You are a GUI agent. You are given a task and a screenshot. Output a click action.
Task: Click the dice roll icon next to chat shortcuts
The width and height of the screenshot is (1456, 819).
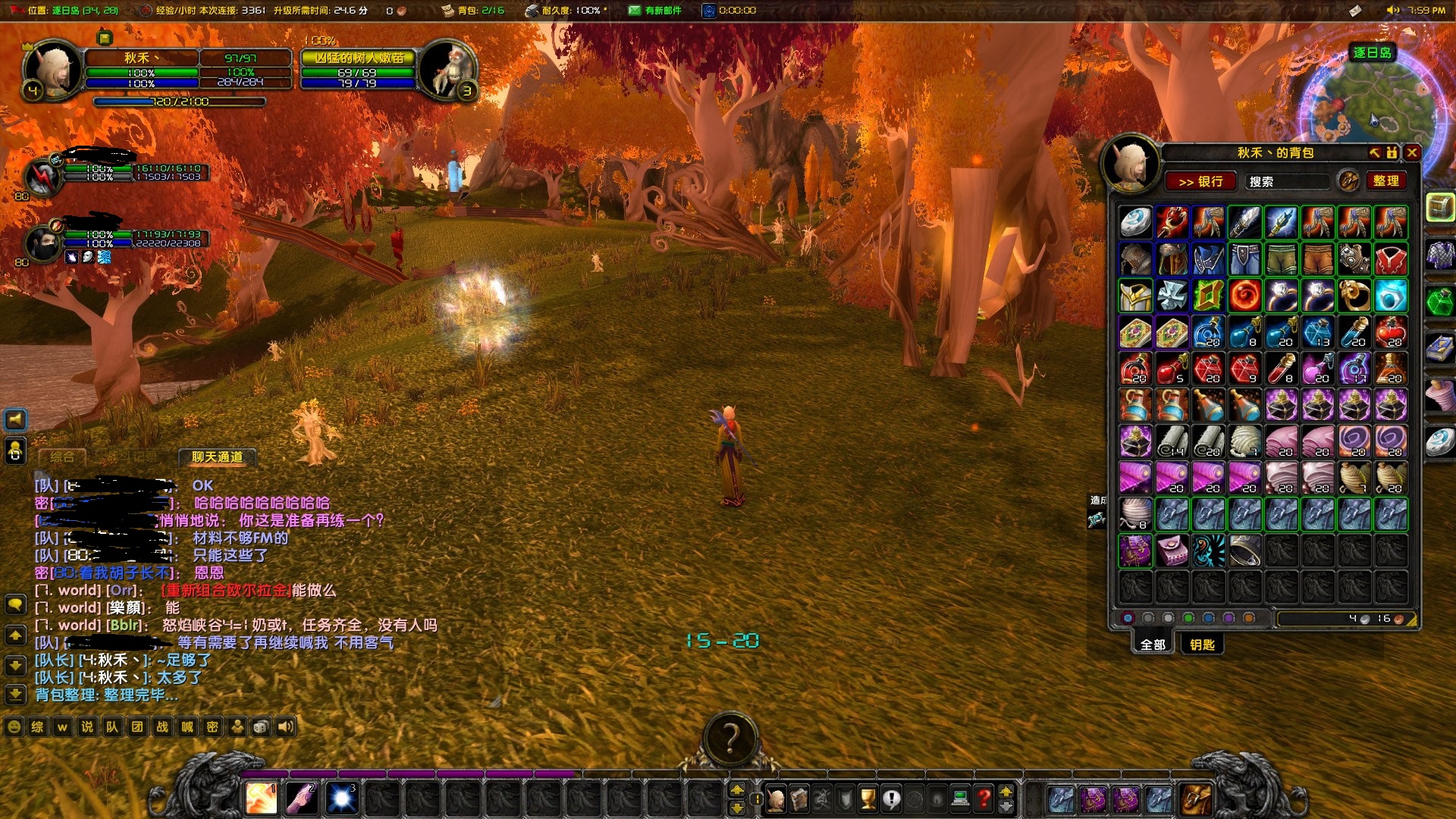coord(259,726)
